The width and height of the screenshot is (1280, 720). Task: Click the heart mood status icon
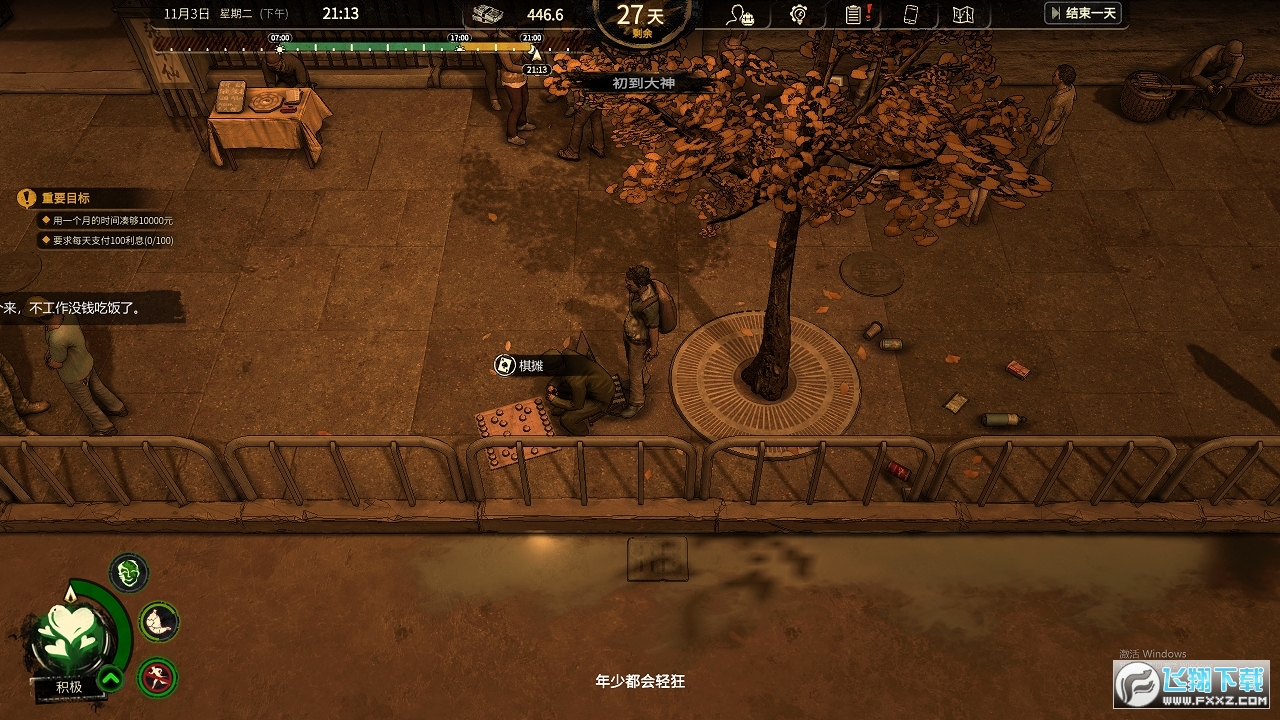(x=72, y=632)
